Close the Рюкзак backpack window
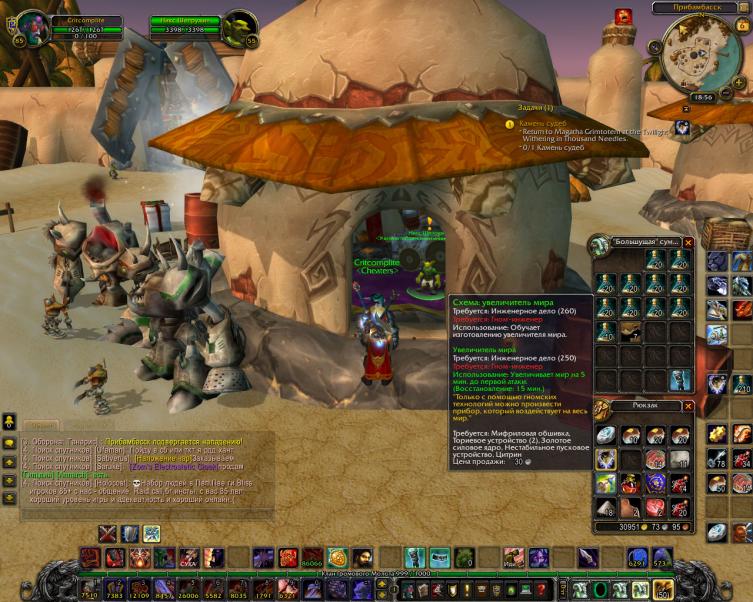 tap(688, 406)
